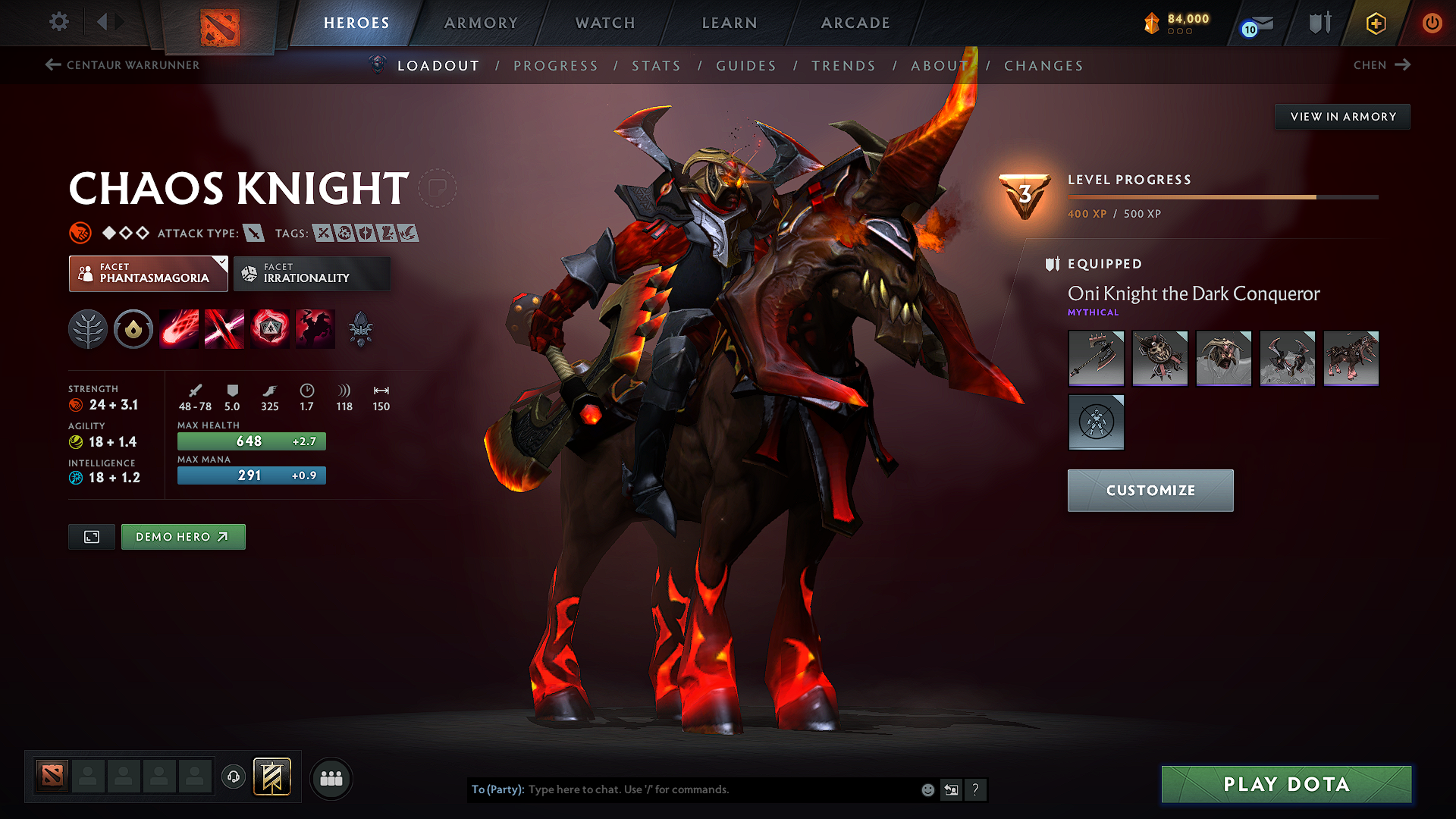Switch to the STATS tab
The image size is (1456, 819).
(x=656, y=66)
